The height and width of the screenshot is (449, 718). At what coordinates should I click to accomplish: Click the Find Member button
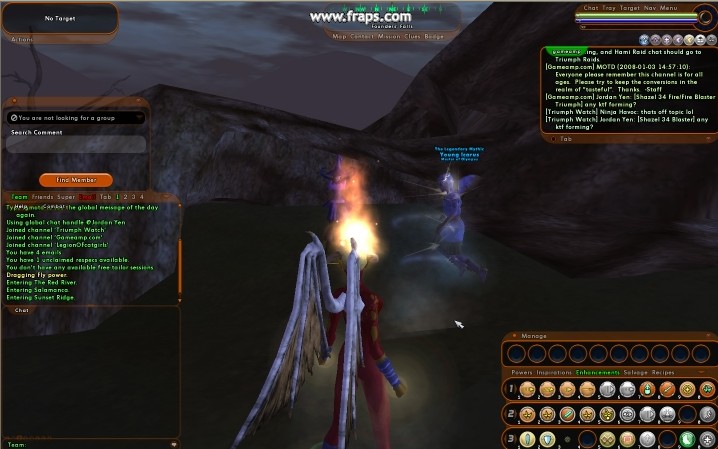pos(76,180)
